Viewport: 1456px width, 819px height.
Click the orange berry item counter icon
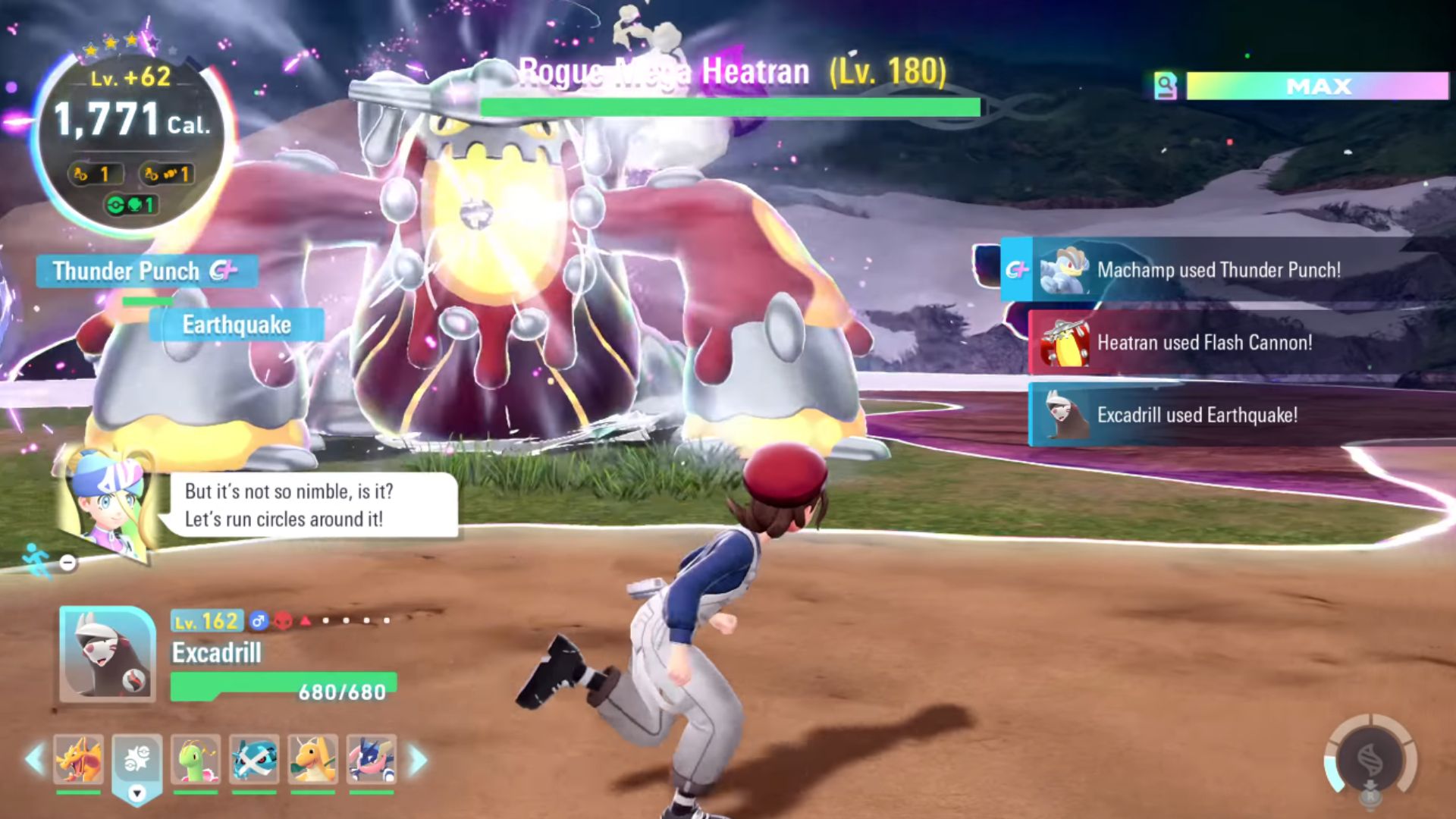81,176
